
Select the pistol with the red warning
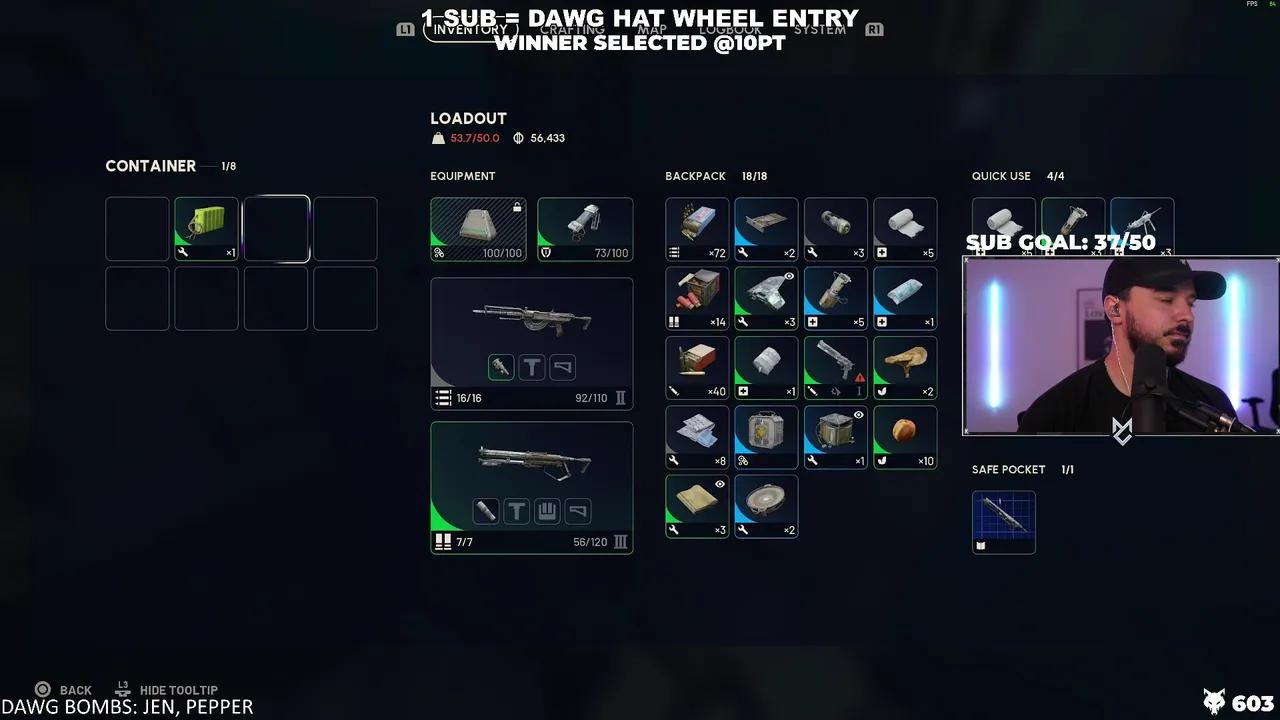coord(836,367)
